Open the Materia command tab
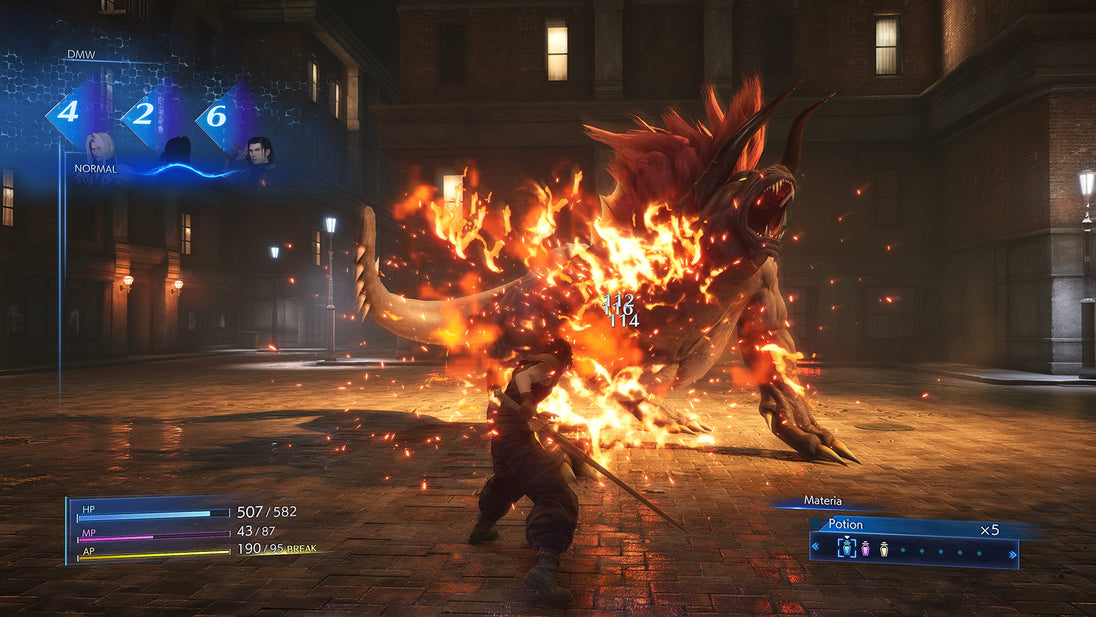This screenshot has width=1096, height=617. [823, 501]
